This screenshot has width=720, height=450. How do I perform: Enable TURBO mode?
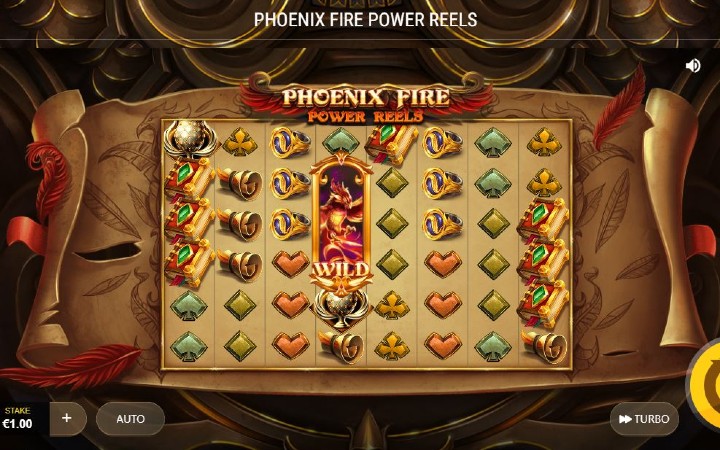pos(644,419)
